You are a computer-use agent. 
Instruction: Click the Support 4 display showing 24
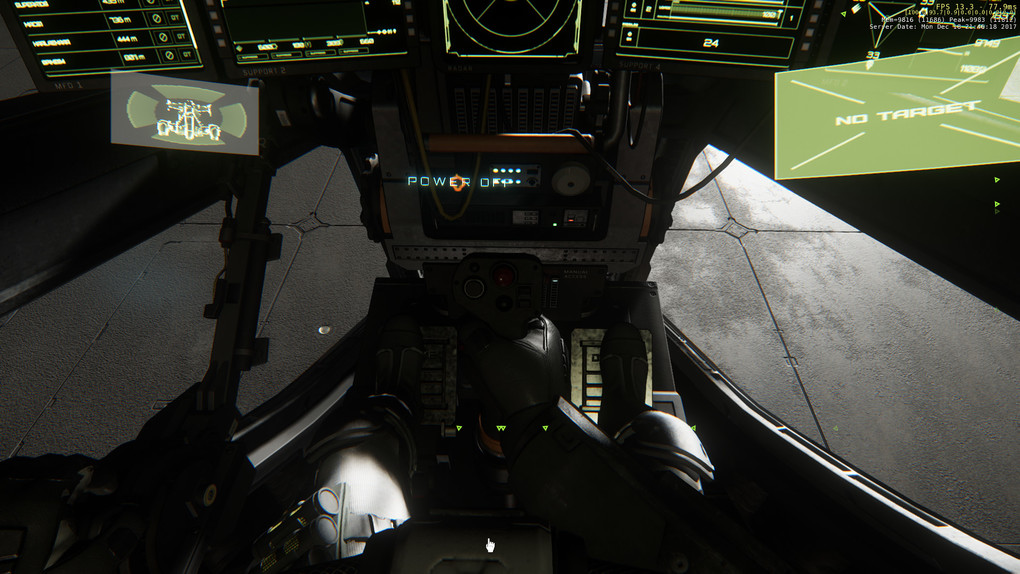pyautogui.click(x=712, y=30)
